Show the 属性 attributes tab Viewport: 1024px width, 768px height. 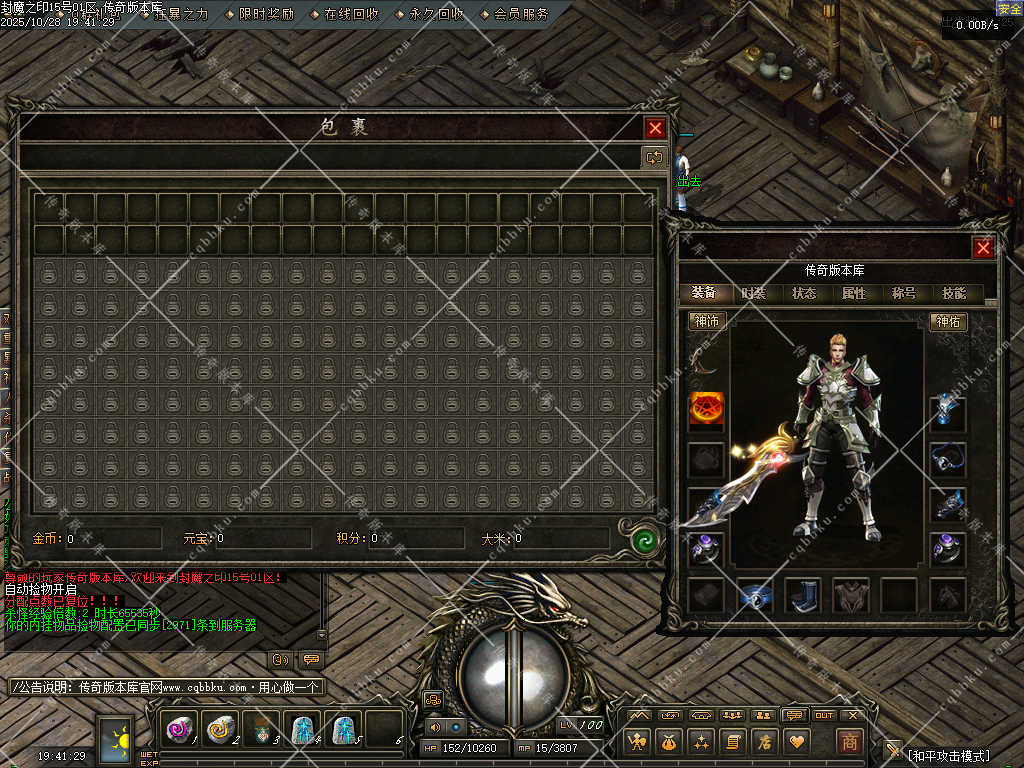point(854,293)
